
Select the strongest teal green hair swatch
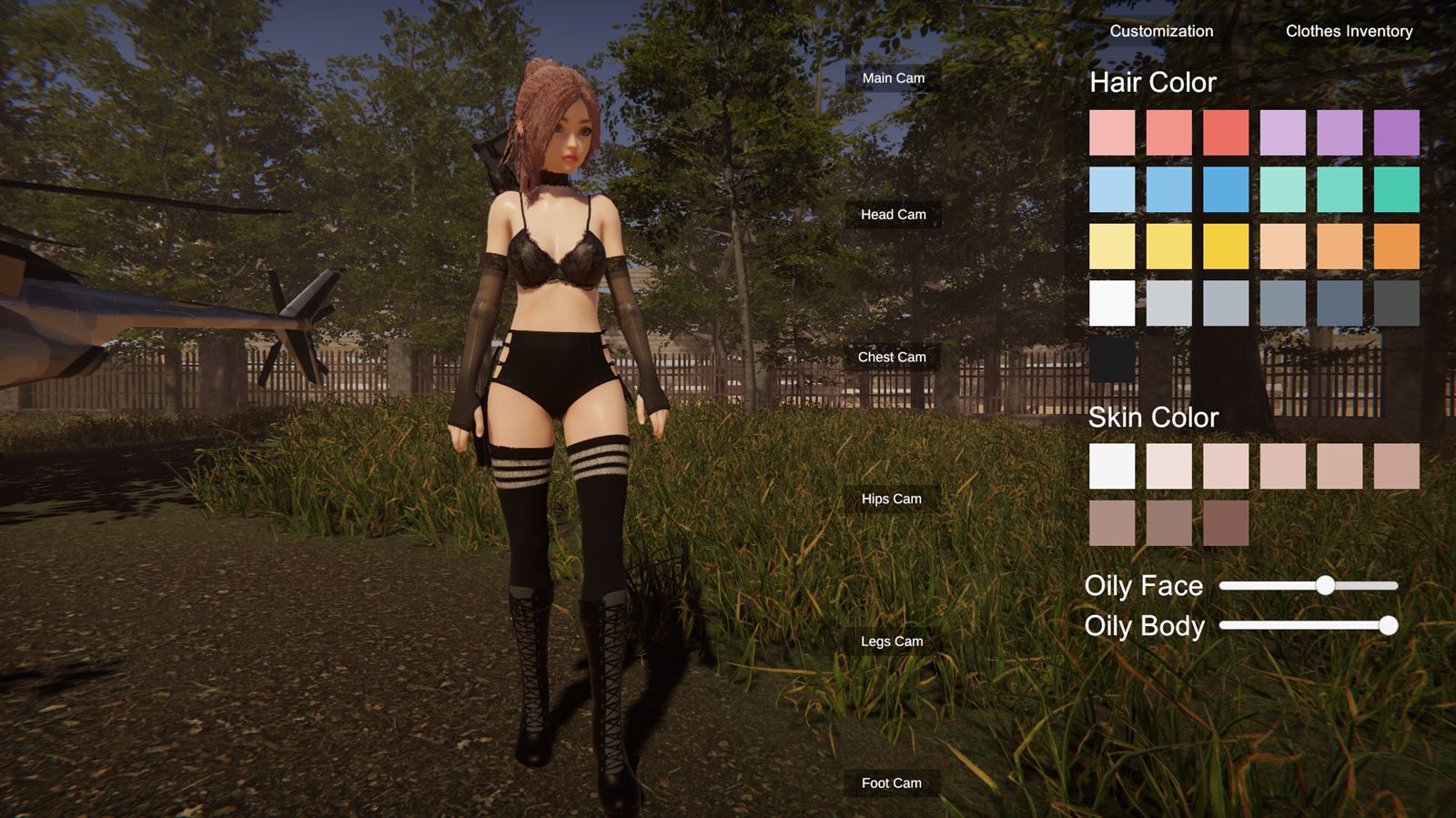point(1396,189)
